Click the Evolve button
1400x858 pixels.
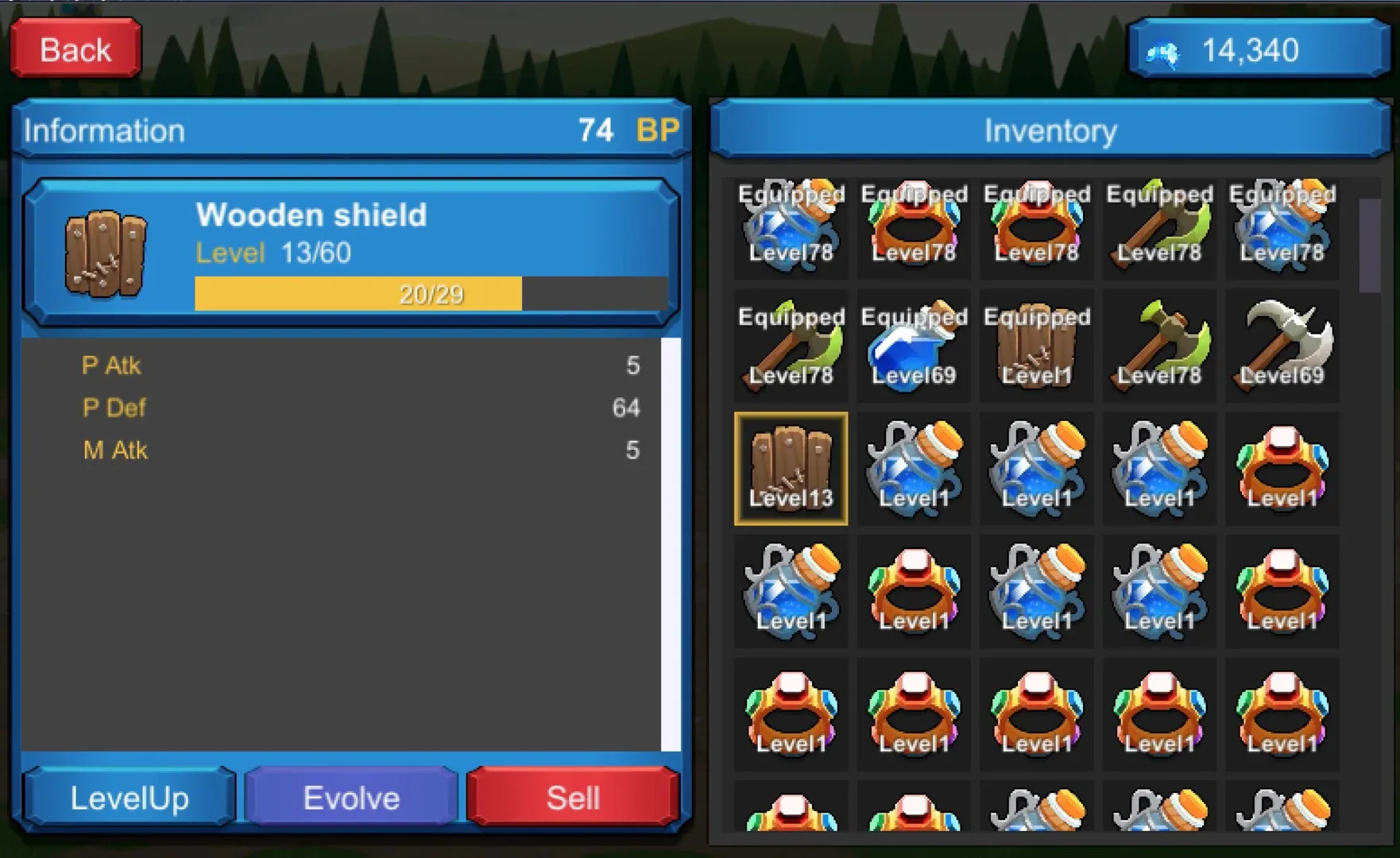[350, 797]
